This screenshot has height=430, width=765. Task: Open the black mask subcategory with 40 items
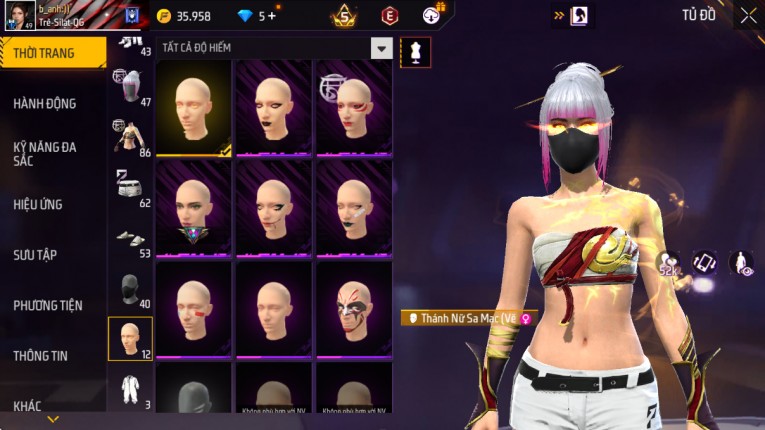[130, 290]
